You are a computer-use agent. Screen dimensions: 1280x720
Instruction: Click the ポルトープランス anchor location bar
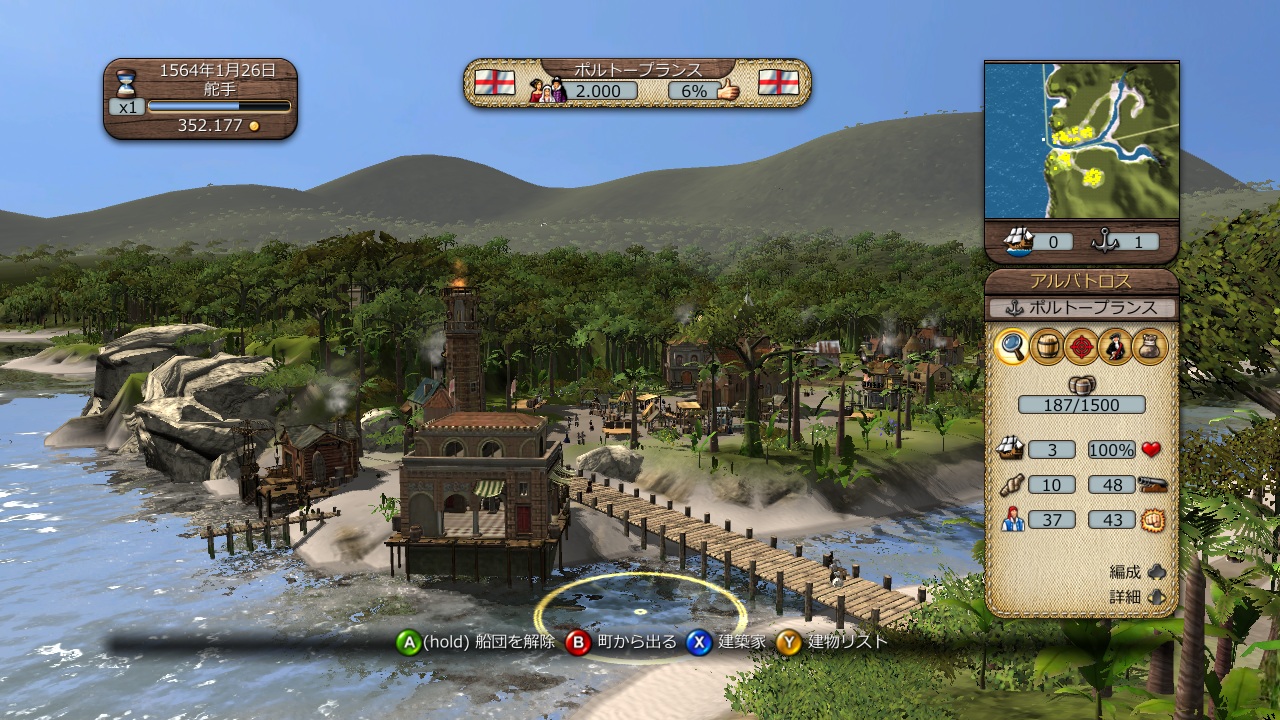point(1081,307)
